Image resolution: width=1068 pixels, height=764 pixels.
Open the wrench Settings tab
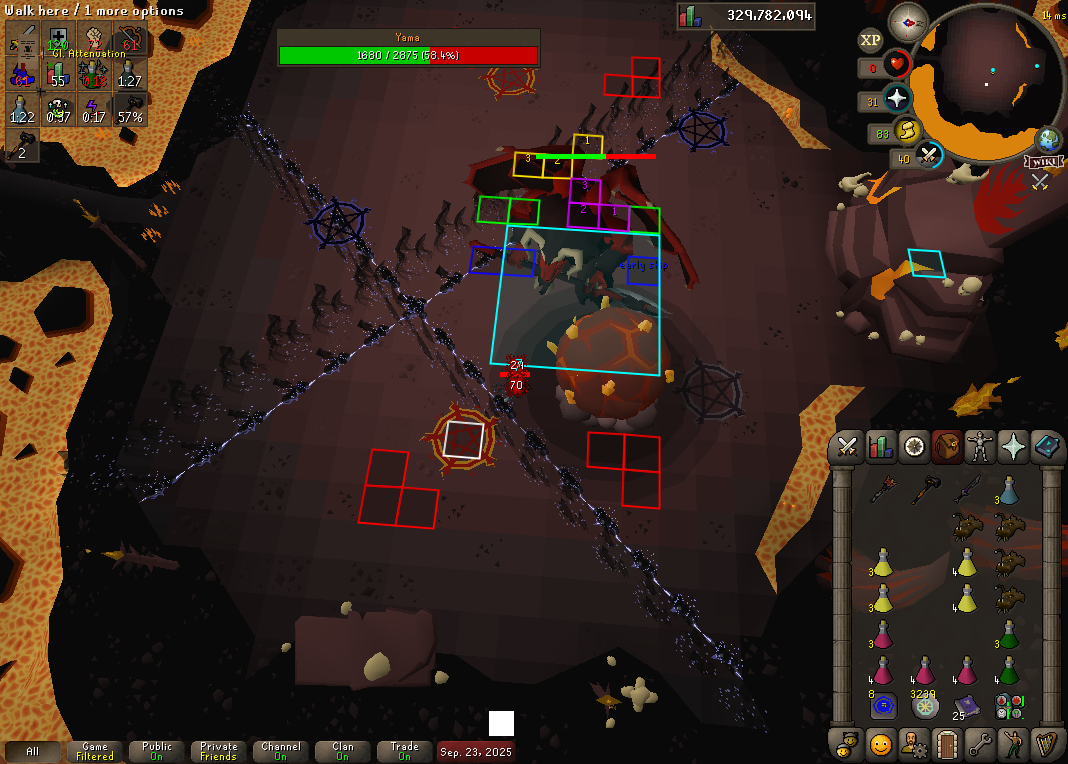coord(980,744)
